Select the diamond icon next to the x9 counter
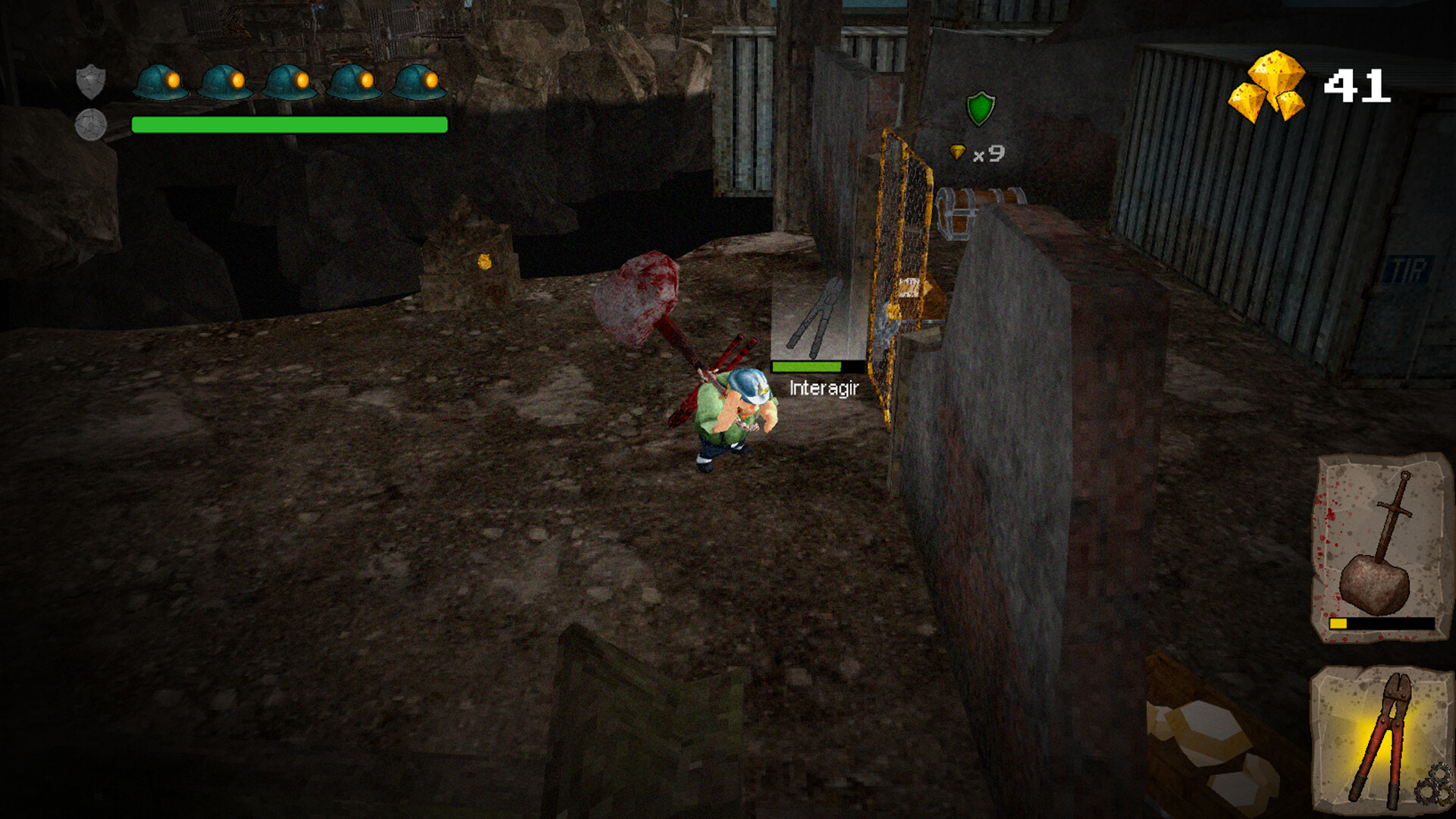 click(x=958, y=152)
